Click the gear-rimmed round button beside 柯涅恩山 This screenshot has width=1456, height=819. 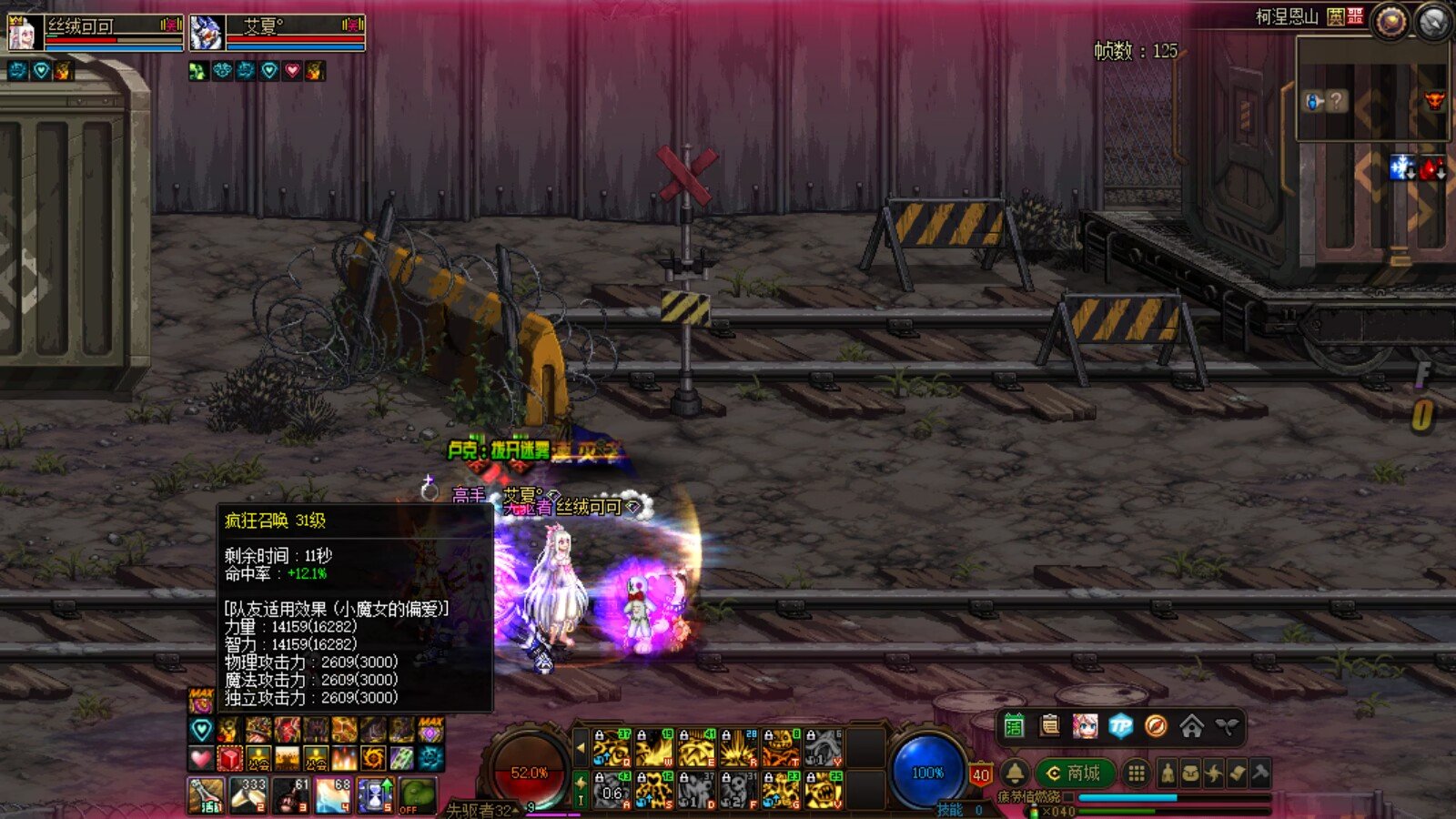coord(1390,22)
